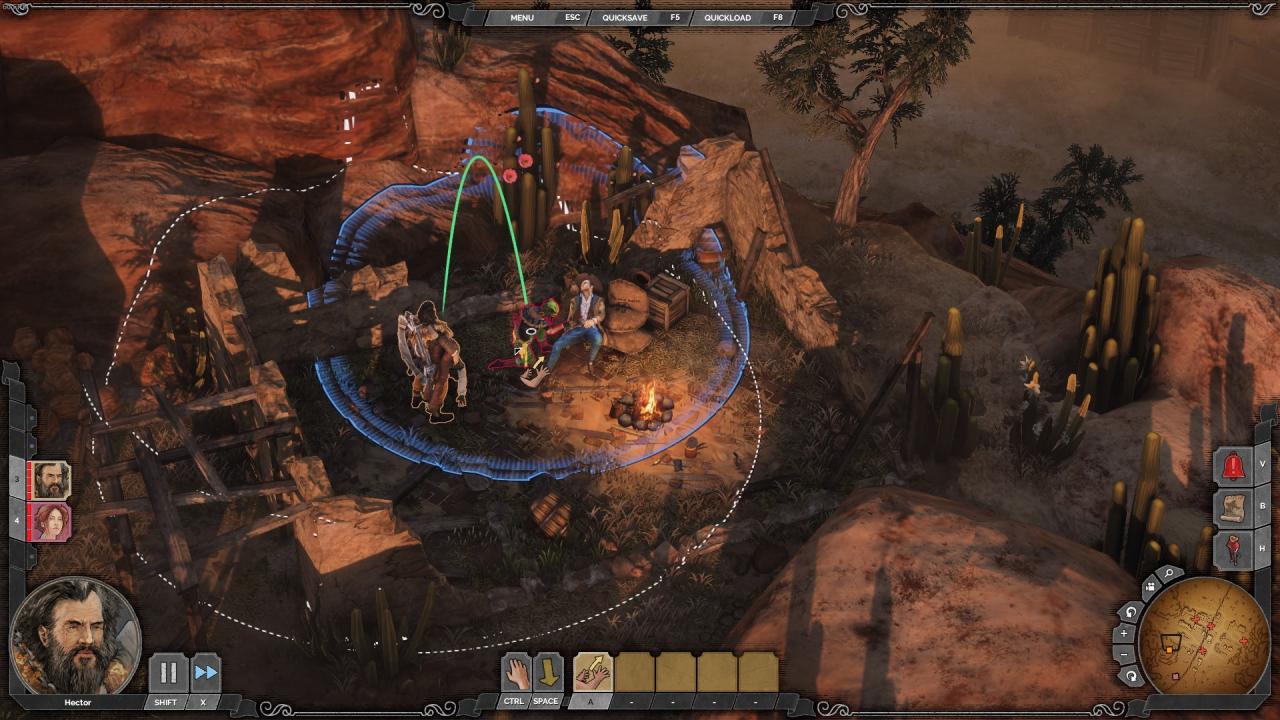Click the bottom rotate-camera arrow by the minimap
The height and width of the screenshot is (720, 1280).
1132,676
